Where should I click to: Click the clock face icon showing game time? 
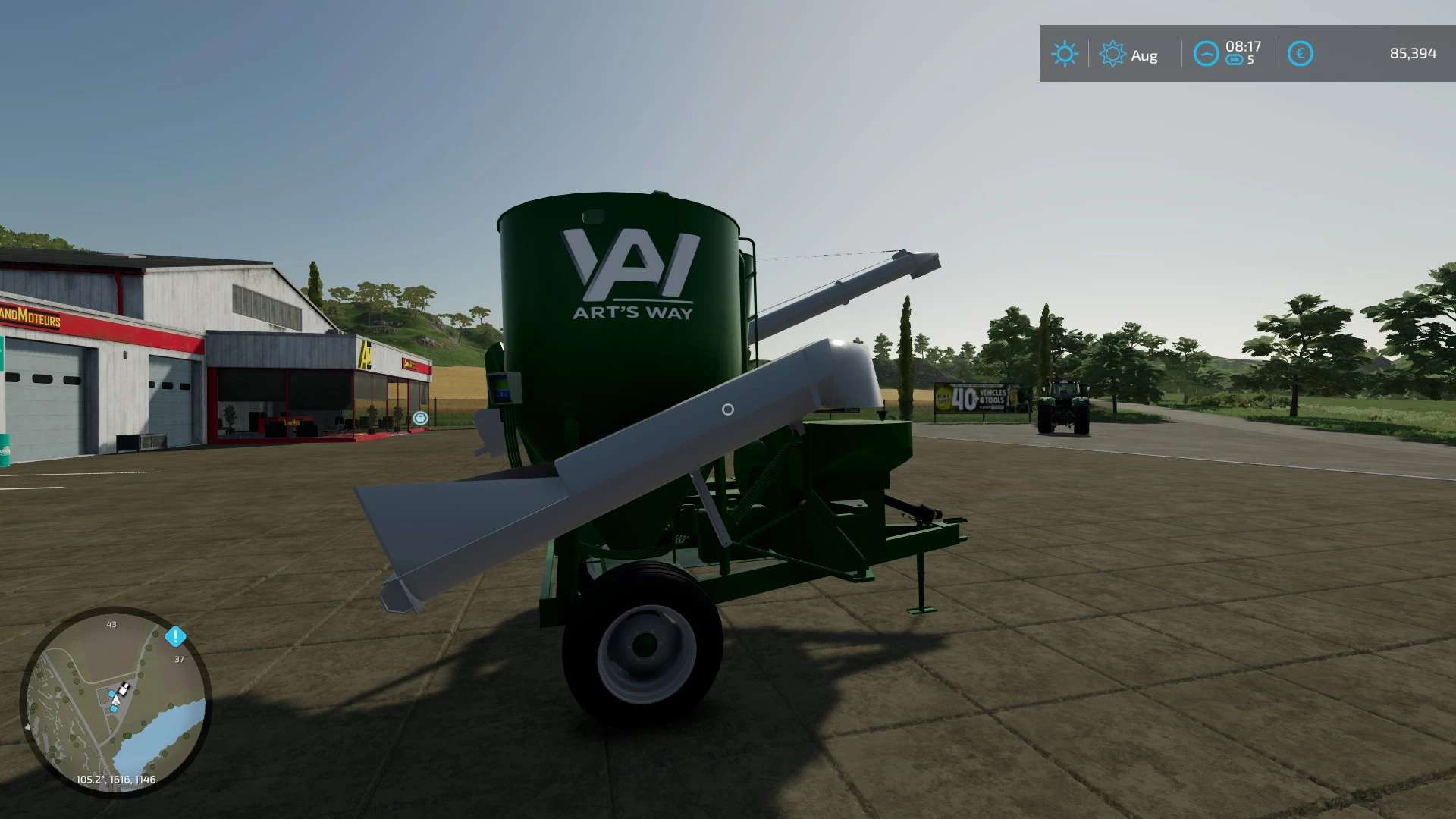[1207, 52]
